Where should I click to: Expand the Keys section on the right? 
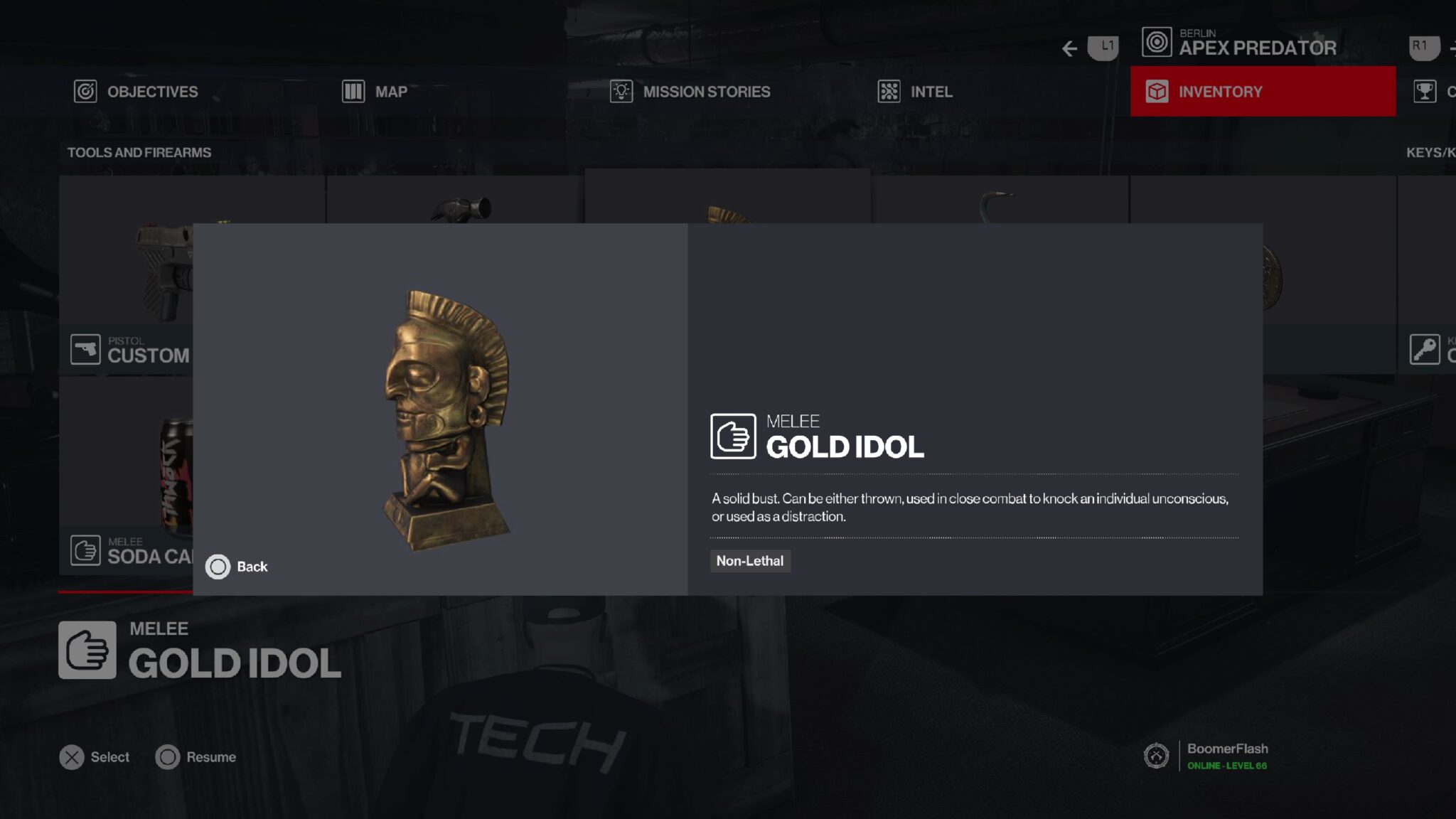(1429, 152)
